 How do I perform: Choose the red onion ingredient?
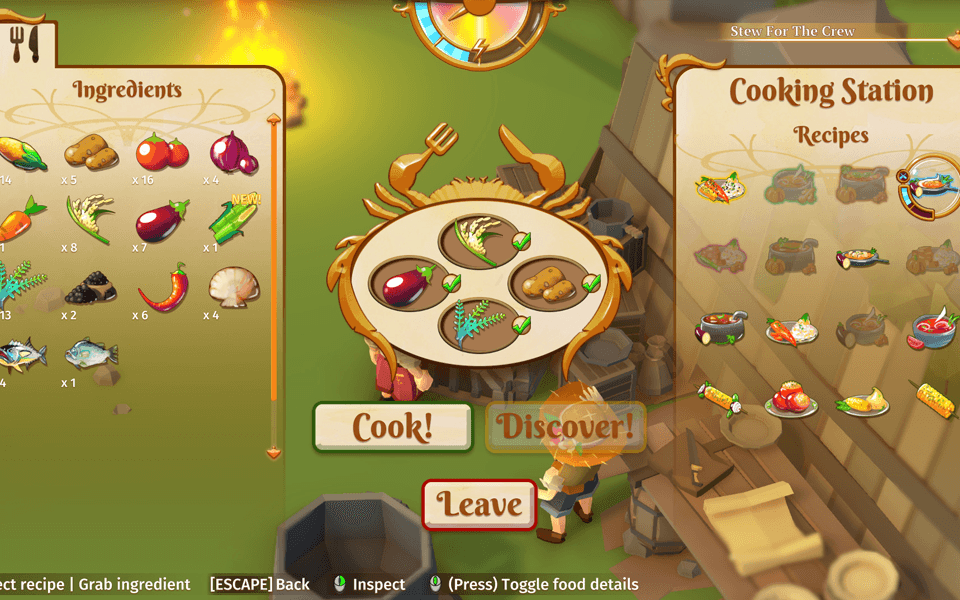click(x=232, y=152)
